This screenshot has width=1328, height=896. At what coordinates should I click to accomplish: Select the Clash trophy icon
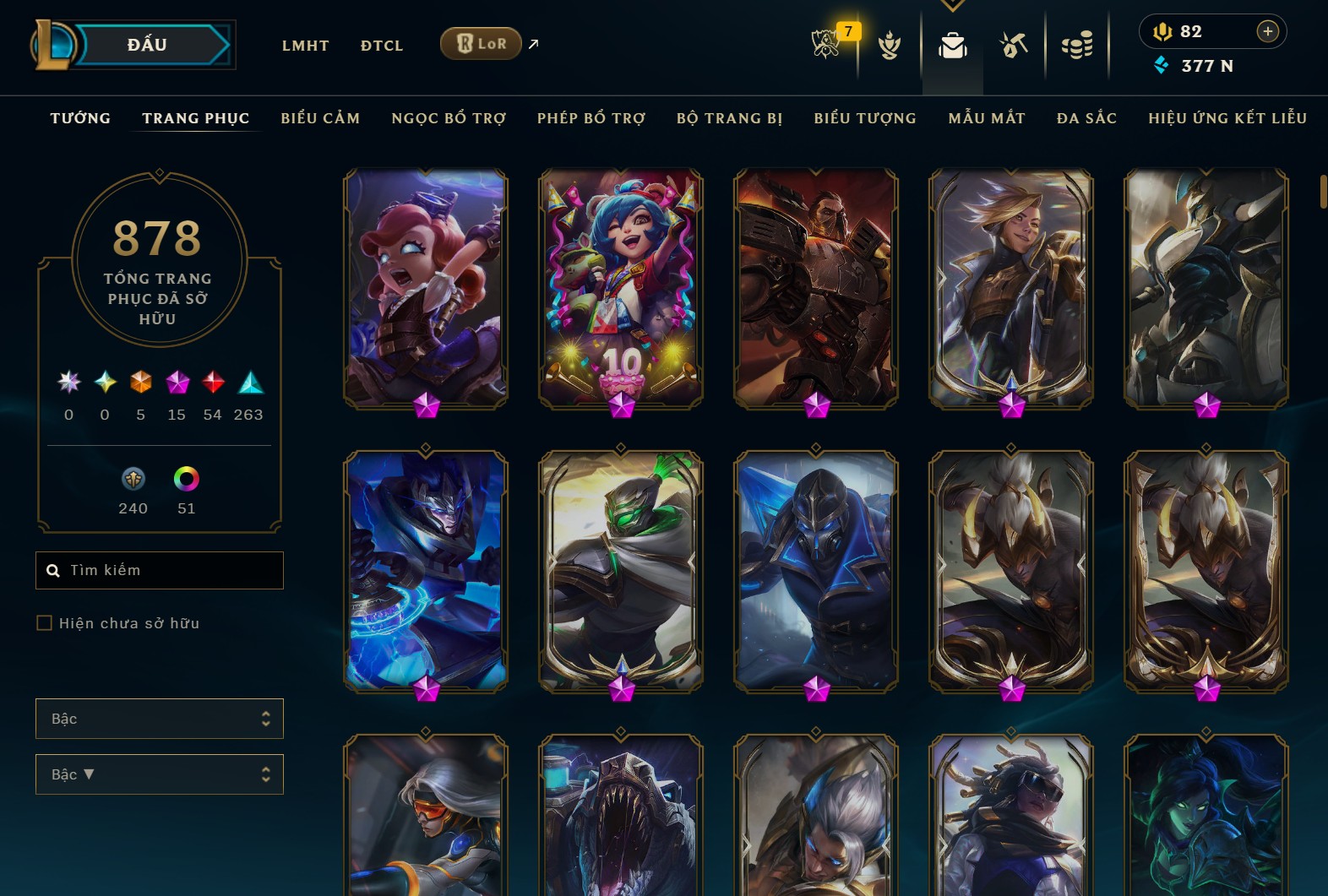[x=890, y=46]
